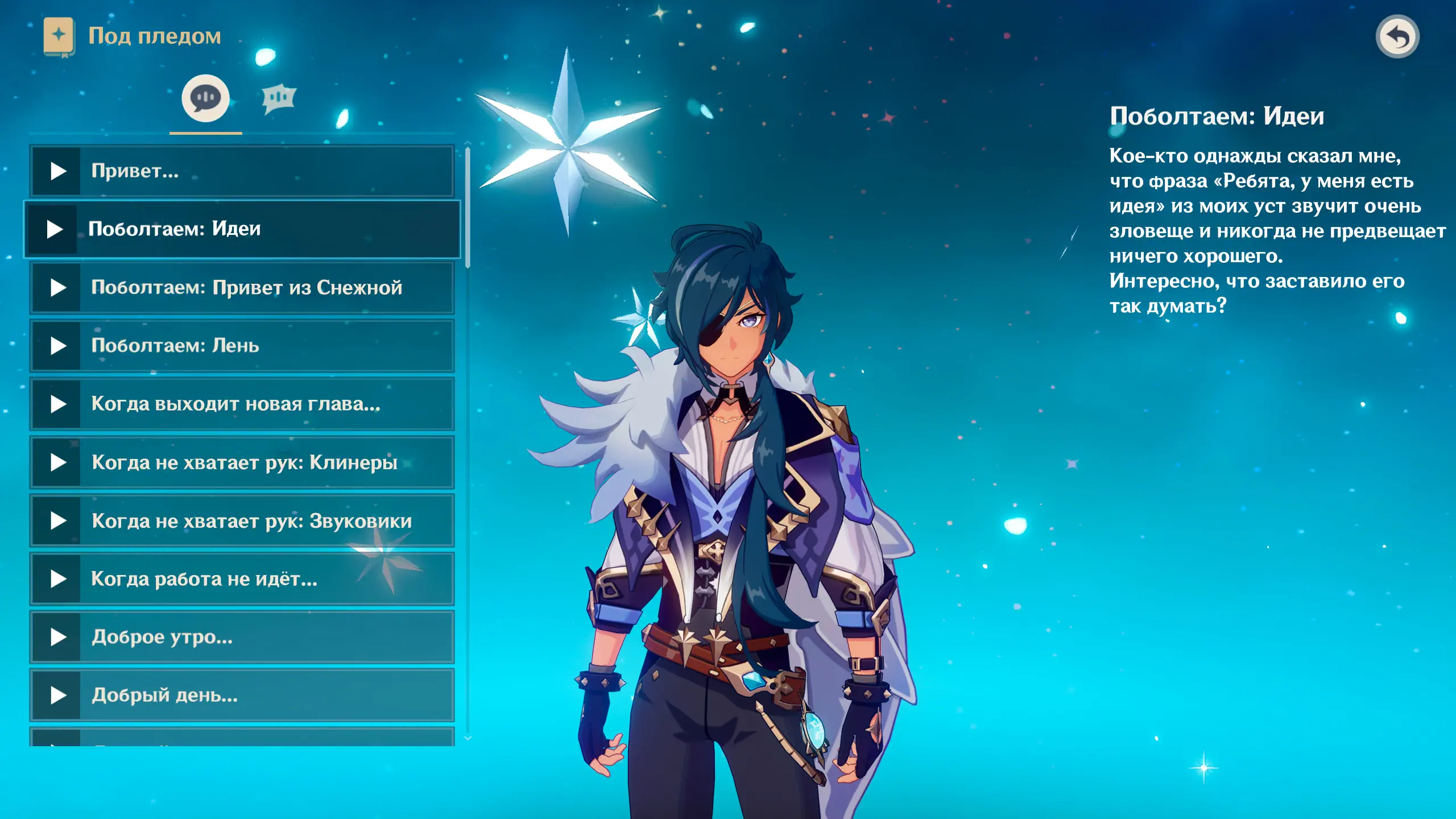Play the "Доброе утро..." greeting
The height and width of the screenshot is (819, 1456).
coord(242,637)
